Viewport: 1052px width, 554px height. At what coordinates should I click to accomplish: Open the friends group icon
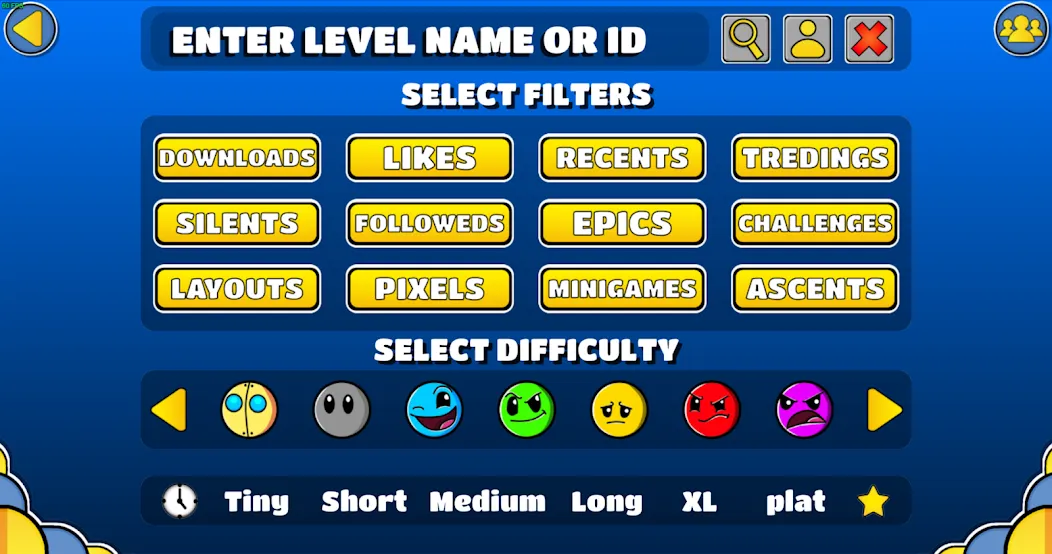[1020, 29]
